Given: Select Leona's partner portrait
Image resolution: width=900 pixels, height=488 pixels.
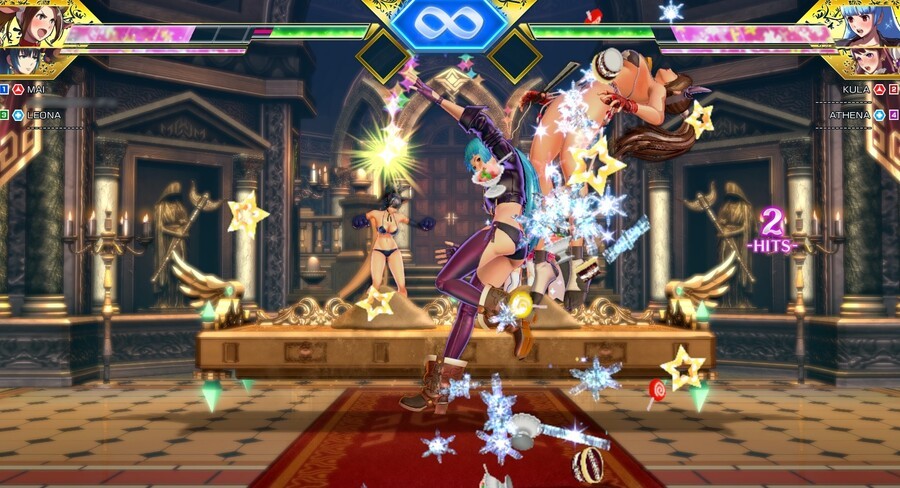Looking at the screenshot, I should pos(18,60).
